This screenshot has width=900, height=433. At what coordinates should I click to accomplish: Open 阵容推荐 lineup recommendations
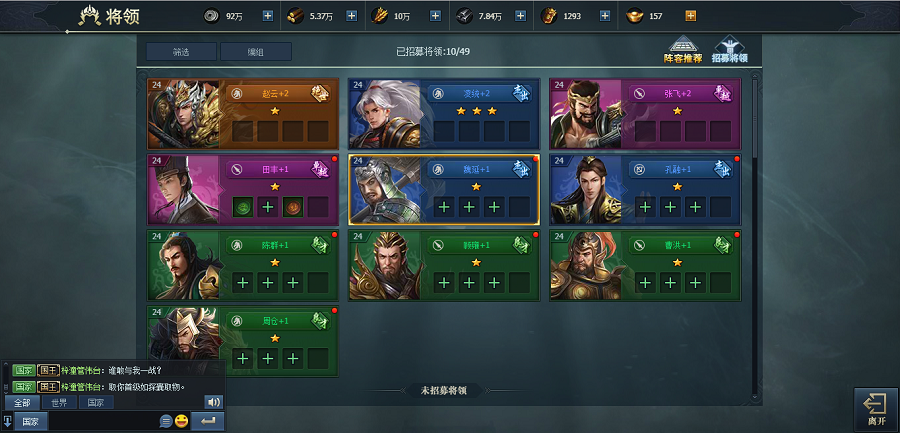click(x=684, y=50)
